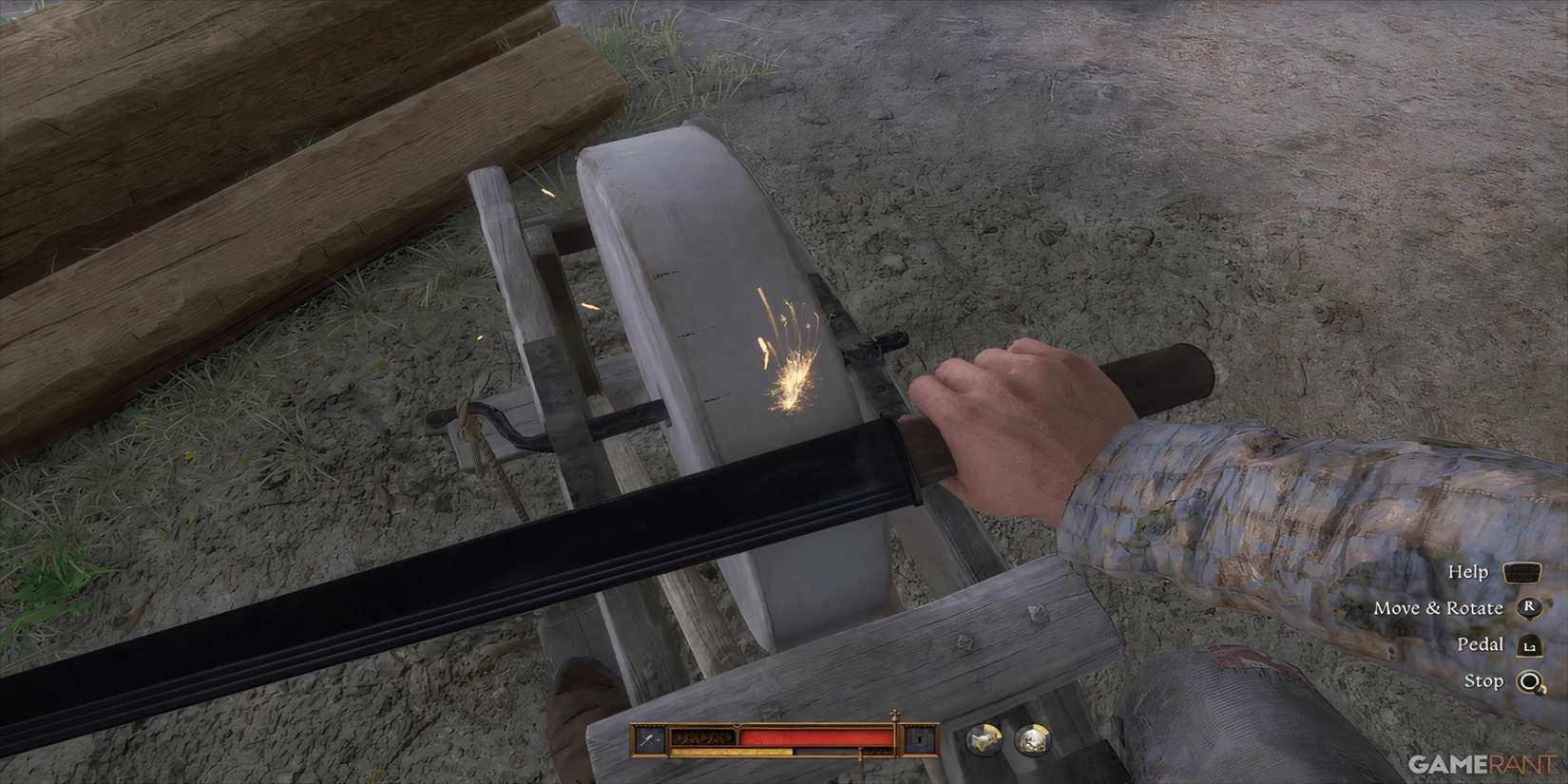The height and width of the screenshot is (784, 1568).
Task: Click the Help label text
Action: tap(1469, 572)
